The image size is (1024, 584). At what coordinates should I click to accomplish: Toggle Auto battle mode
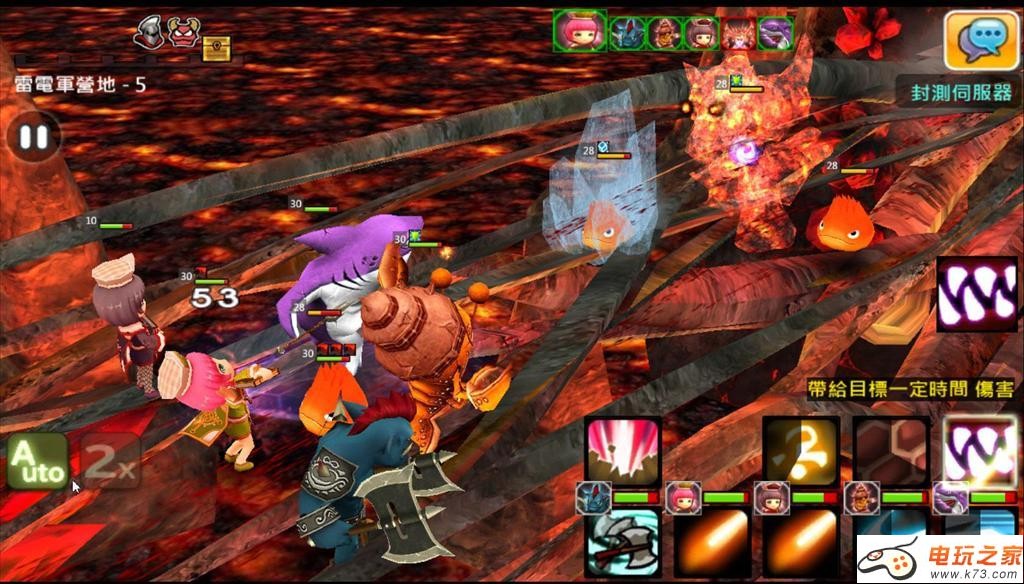37,461
